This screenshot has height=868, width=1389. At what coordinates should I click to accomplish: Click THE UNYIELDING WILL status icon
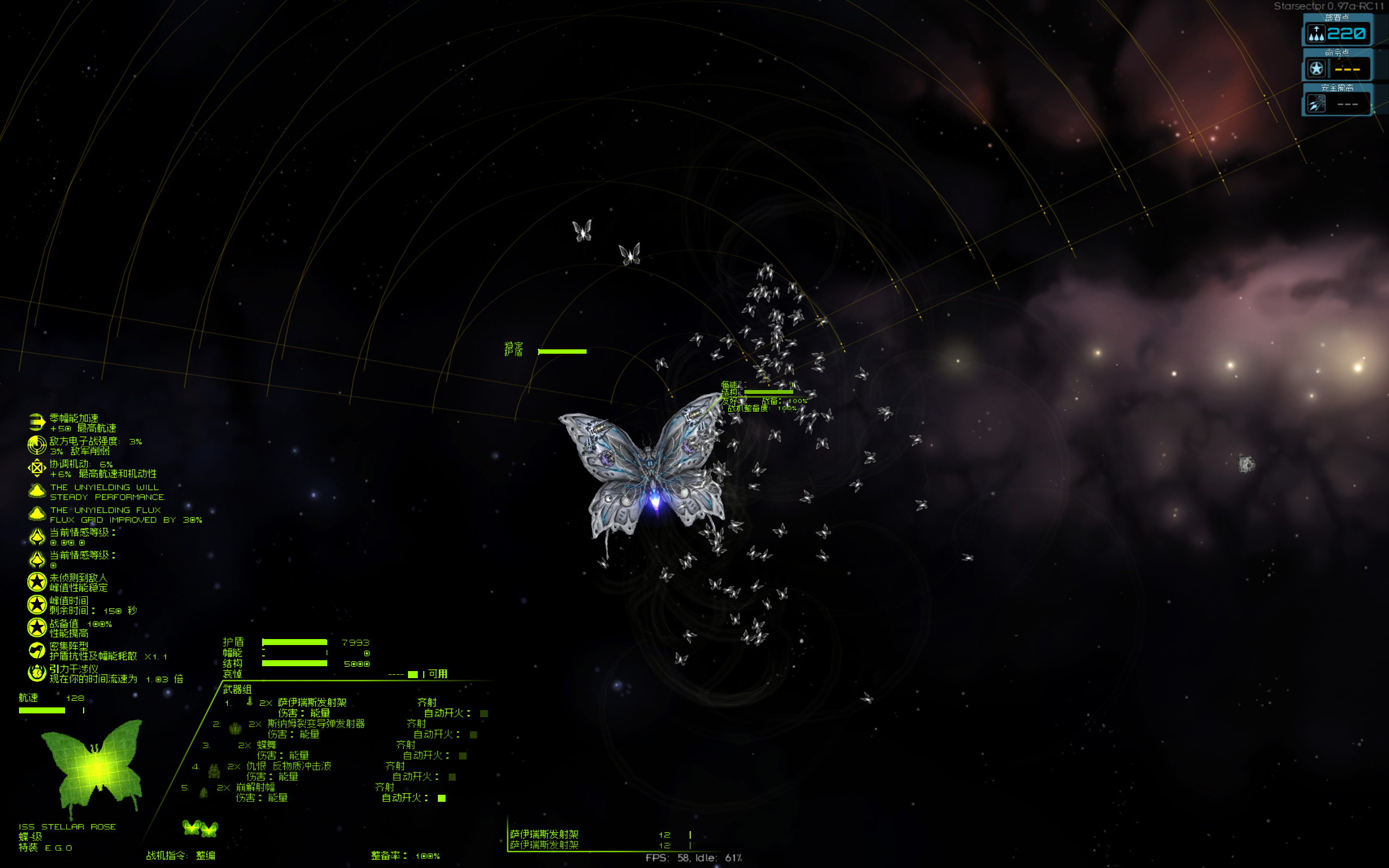click(37, 492)
